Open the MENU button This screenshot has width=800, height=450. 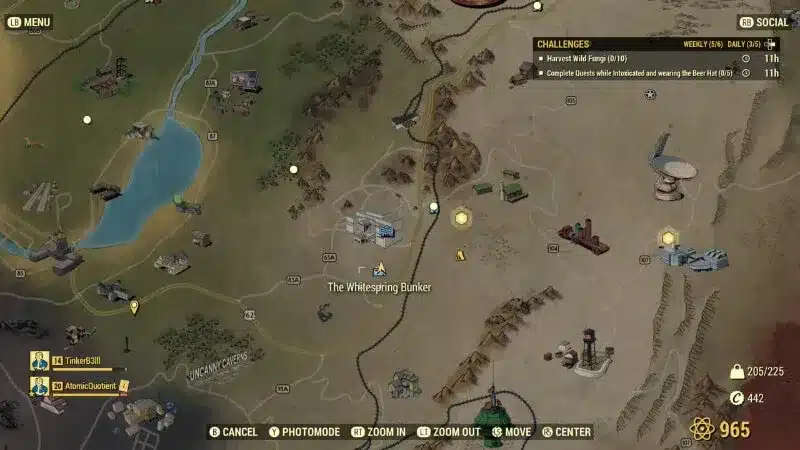click(x=28, y=21)
